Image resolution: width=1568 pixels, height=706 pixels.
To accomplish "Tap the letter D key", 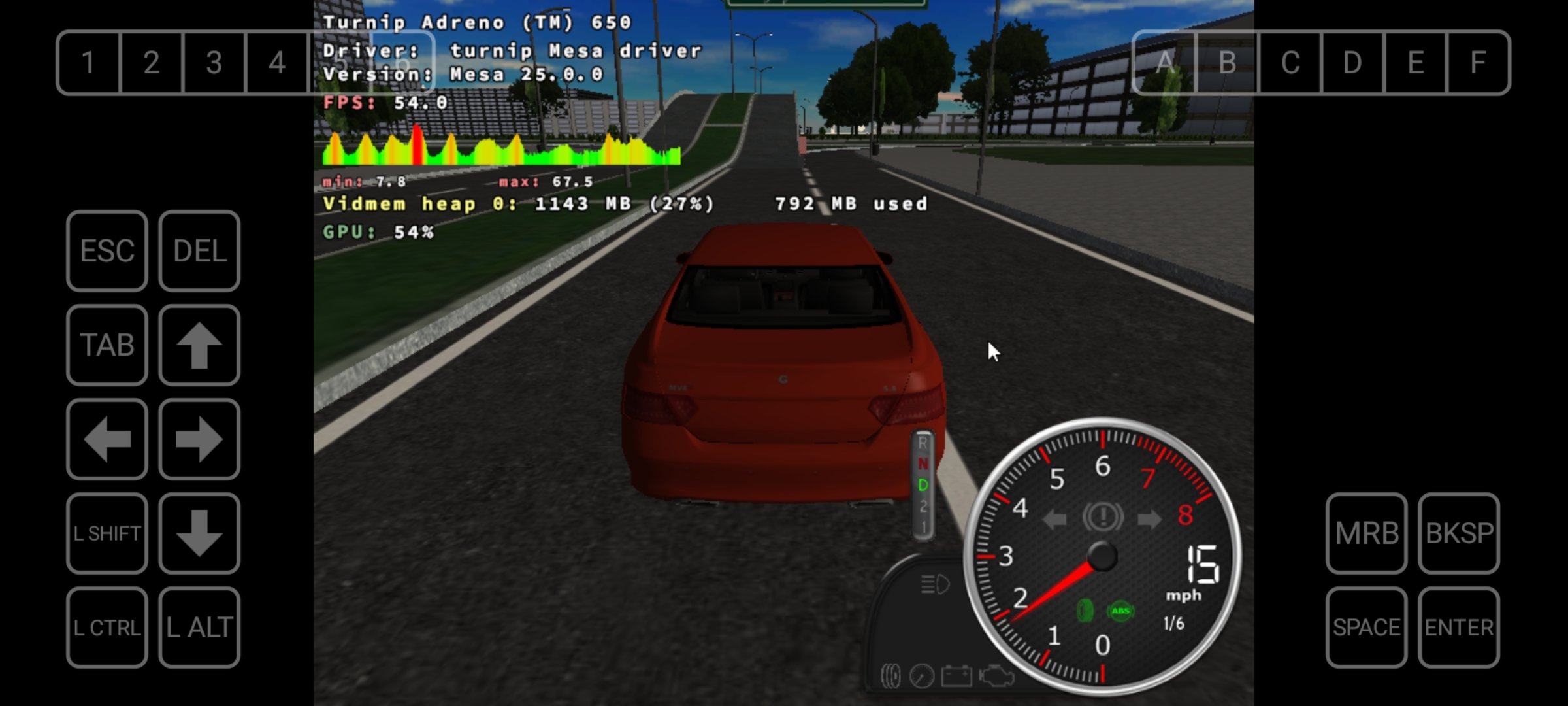I will [x=1352, y=63].
